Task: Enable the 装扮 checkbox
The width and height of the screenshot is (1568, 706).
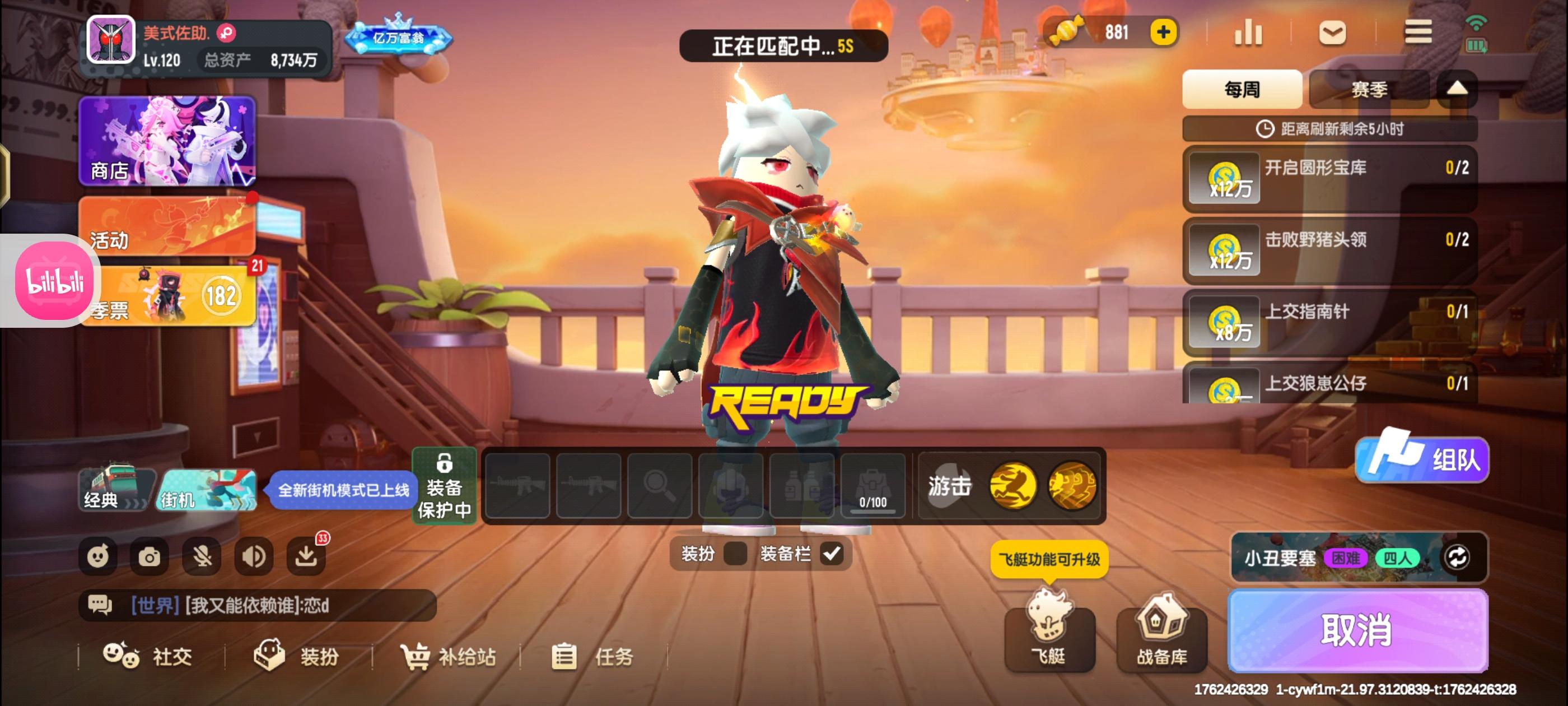Action: click(735, 554)
